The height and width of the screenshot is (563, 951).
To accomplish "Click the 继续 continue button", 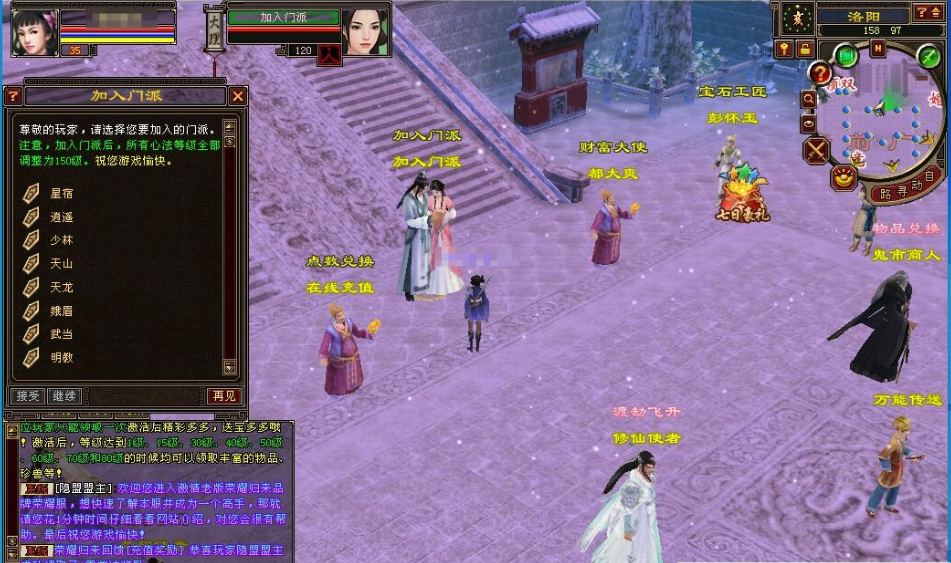I will (64, 396).
